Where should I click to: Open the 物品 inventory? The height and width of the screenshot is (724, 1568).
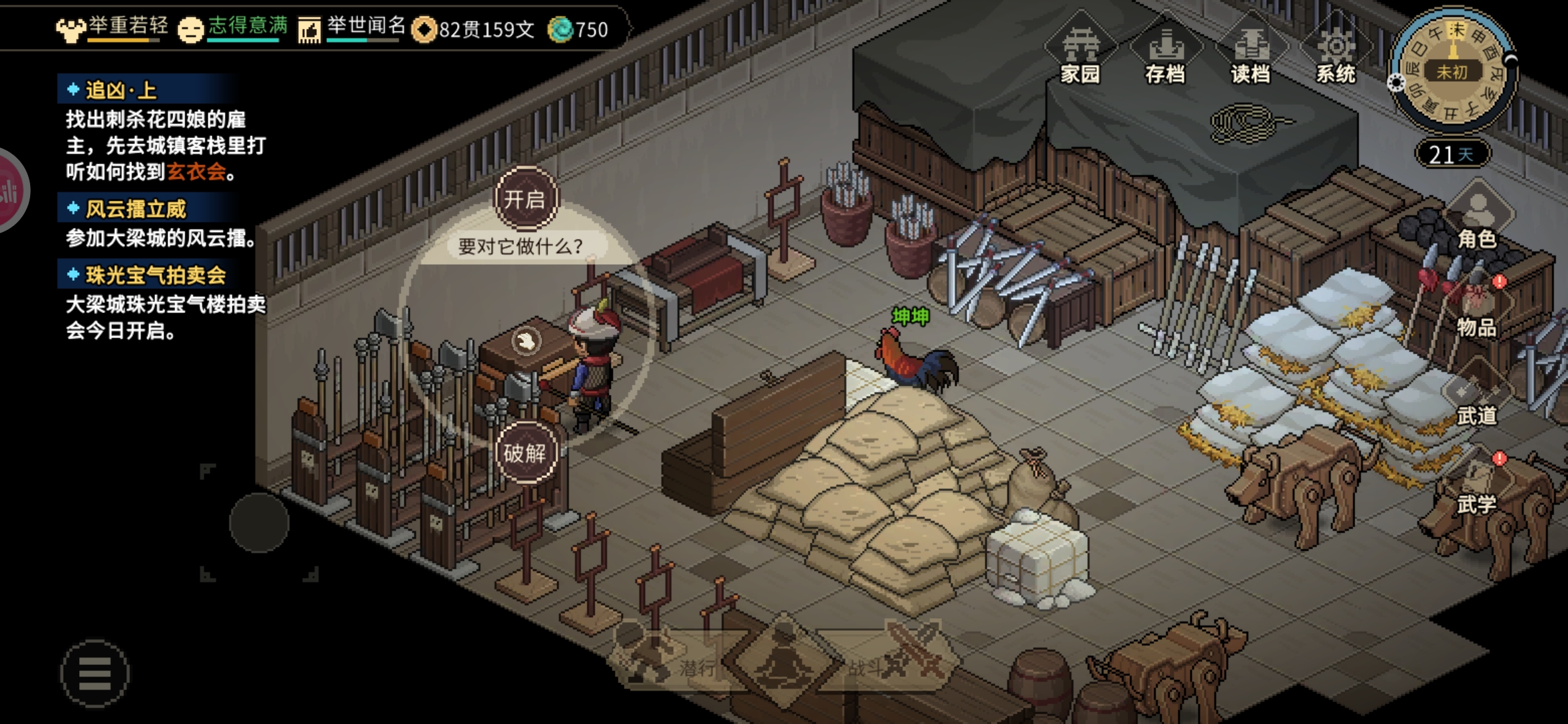tap(1477, 308)
